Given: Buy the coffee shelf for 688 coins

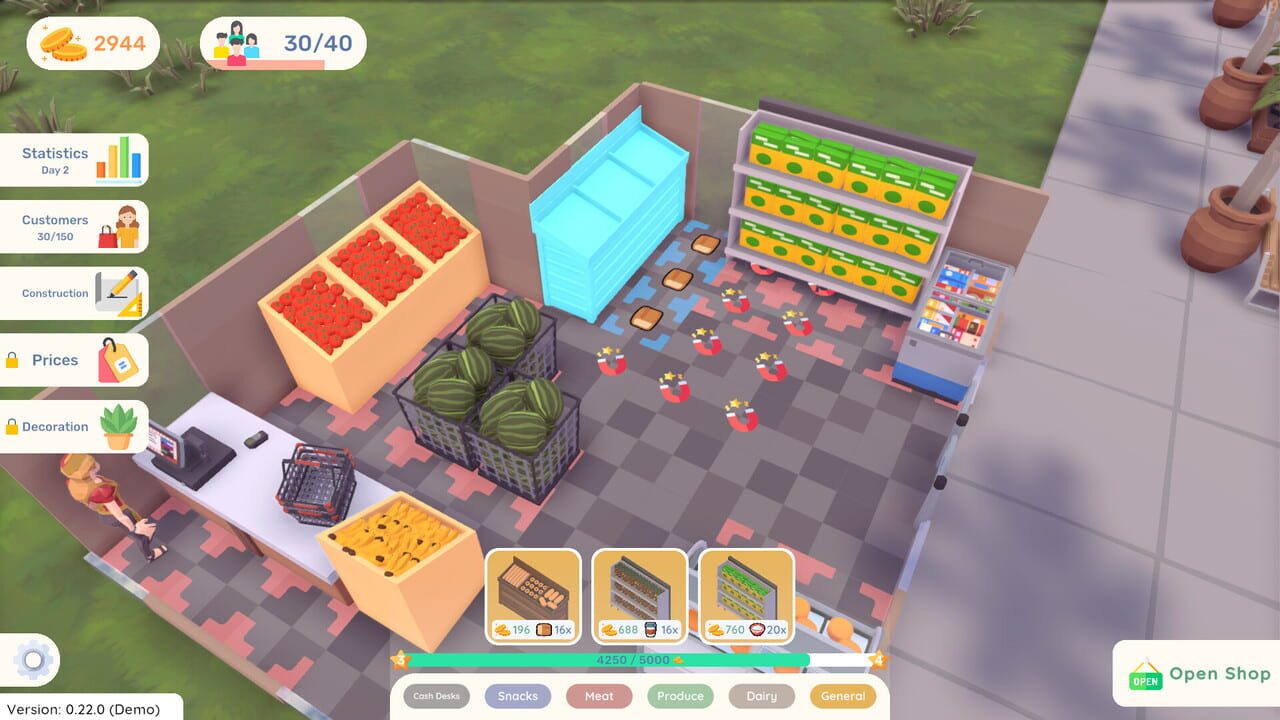Looking at the screenshot, I should [x=640, y=592].
